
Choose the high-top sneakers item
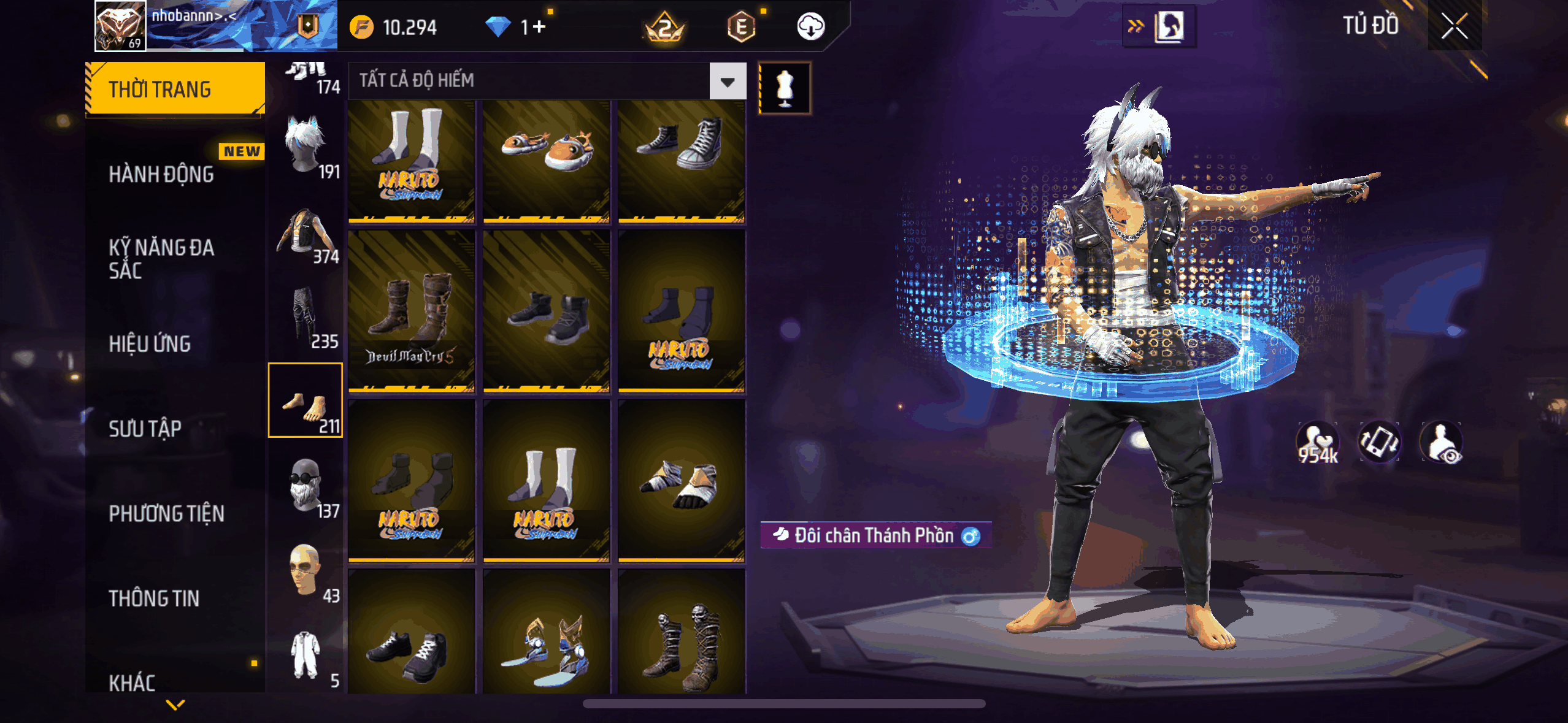pyautogui.click(x=682, y=161)
